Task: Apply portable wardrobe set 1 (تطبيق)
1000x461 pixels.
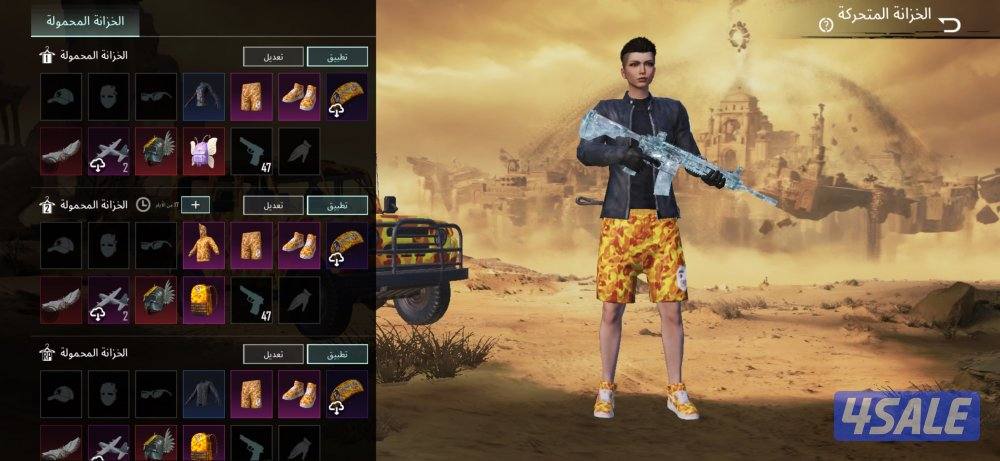Action: point(337,57)
